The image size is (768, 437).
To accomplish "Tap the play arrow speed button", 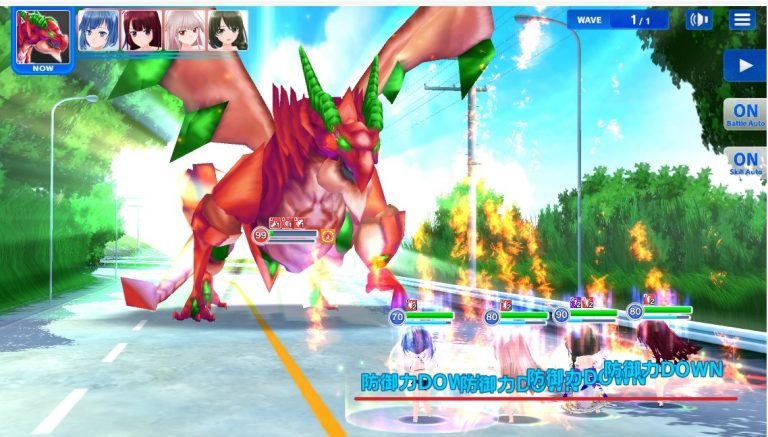I will pos(745,67).
